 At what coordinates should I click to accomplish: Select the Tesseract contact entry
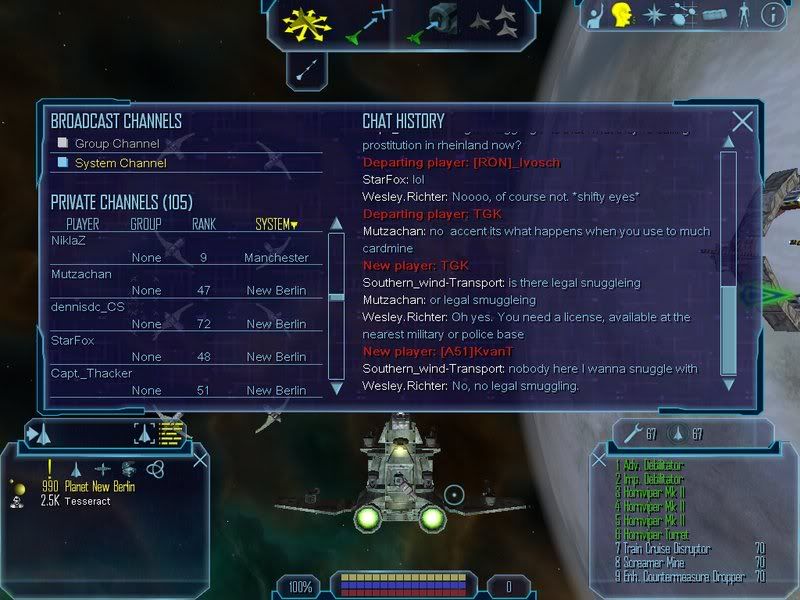[89, 501]
